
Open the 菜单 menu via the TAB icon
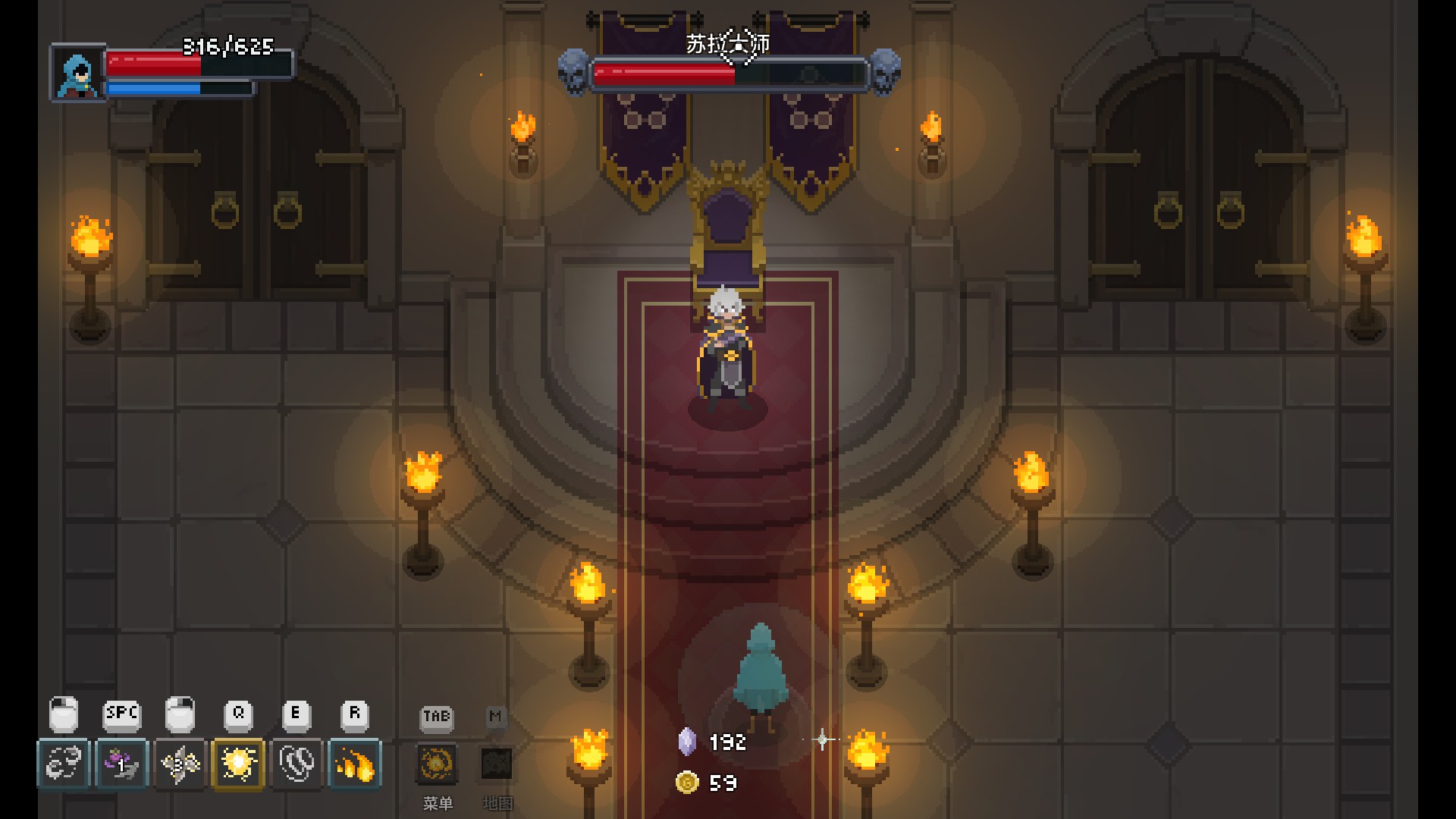pyautogui.click(x=436, y=764)
